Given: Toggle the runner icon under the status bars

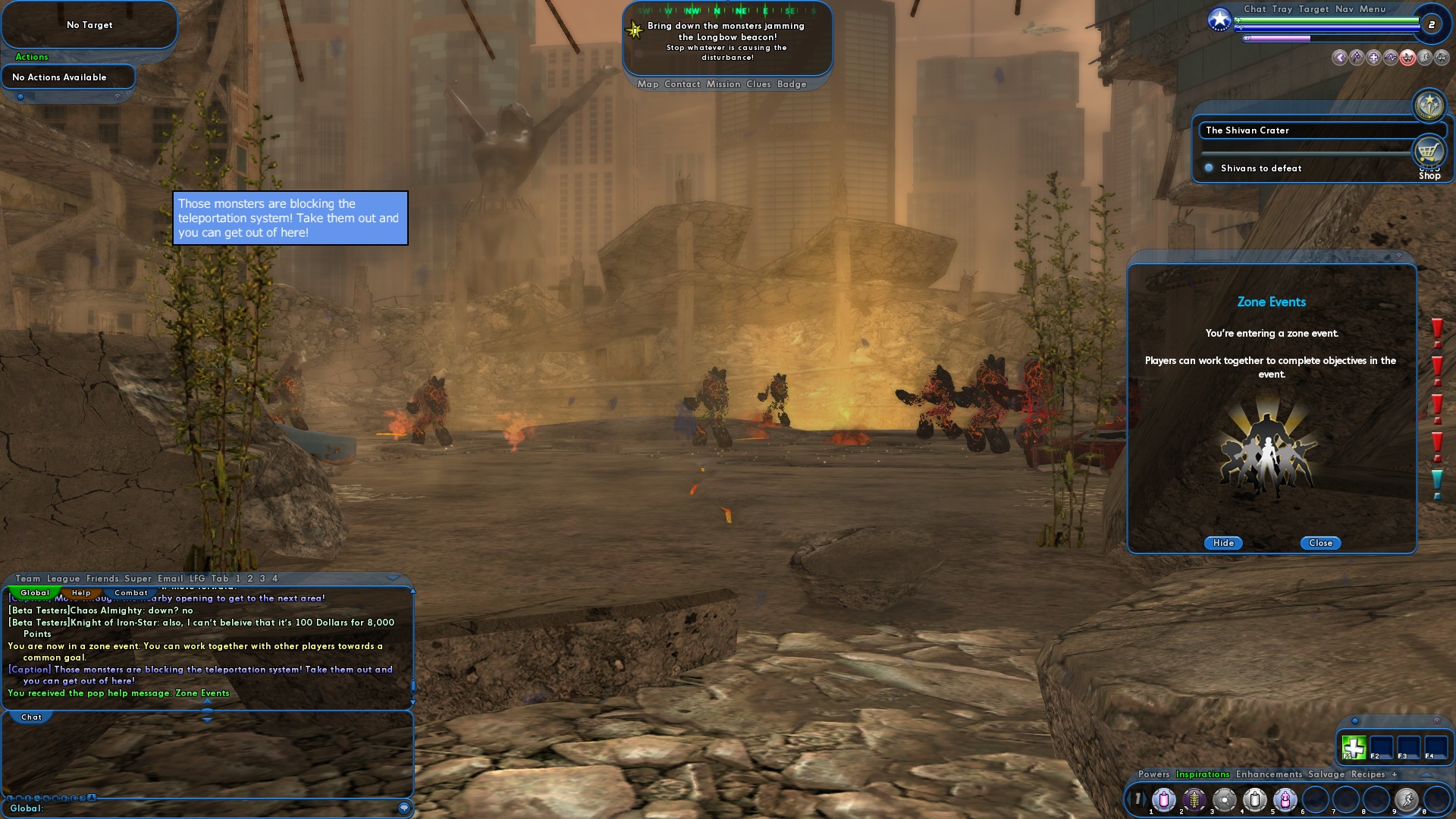Looking at the screenshot, I should (1425, 58).
